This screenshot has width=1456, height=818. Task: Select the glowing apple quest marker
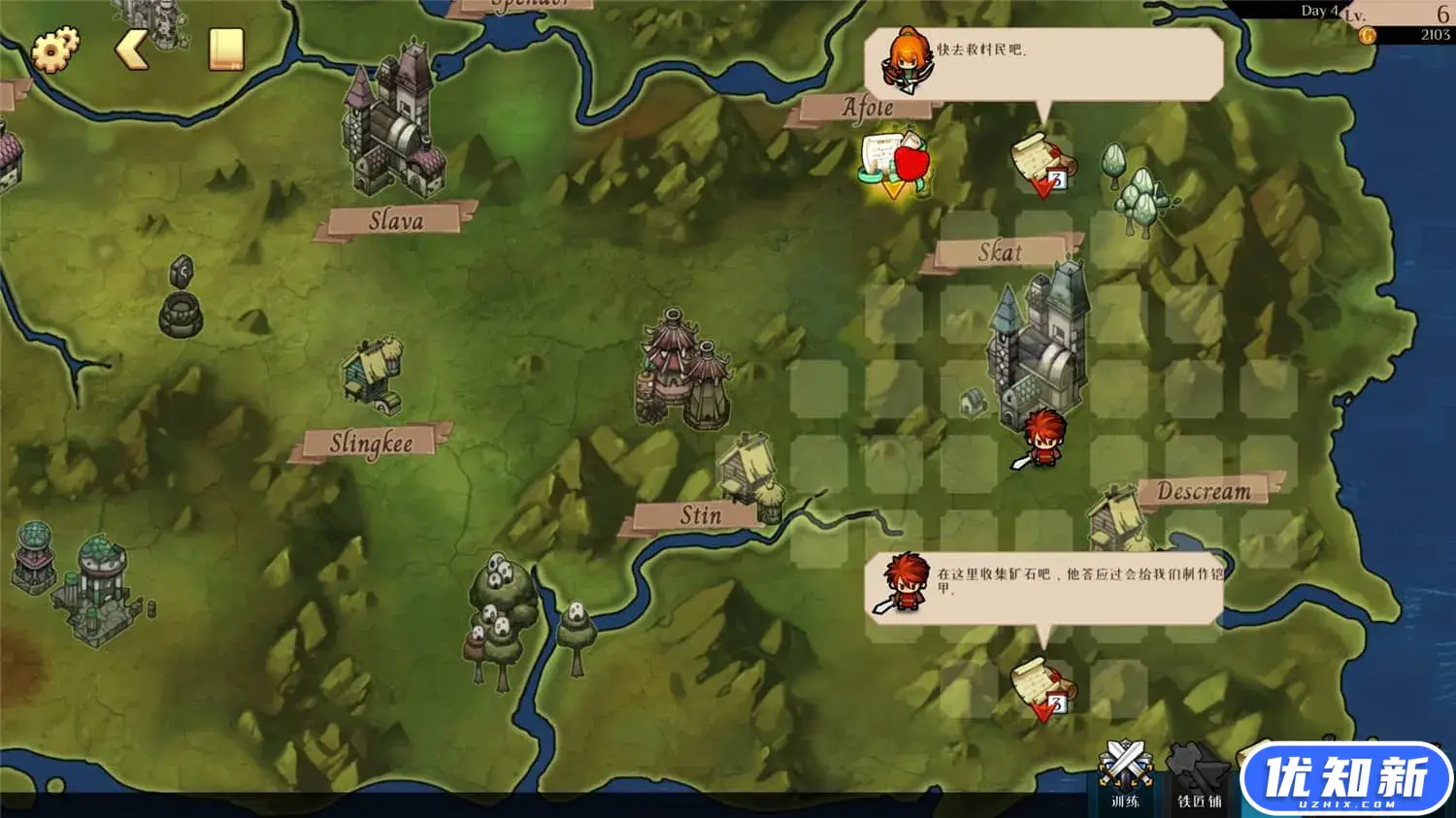point(895,163)
